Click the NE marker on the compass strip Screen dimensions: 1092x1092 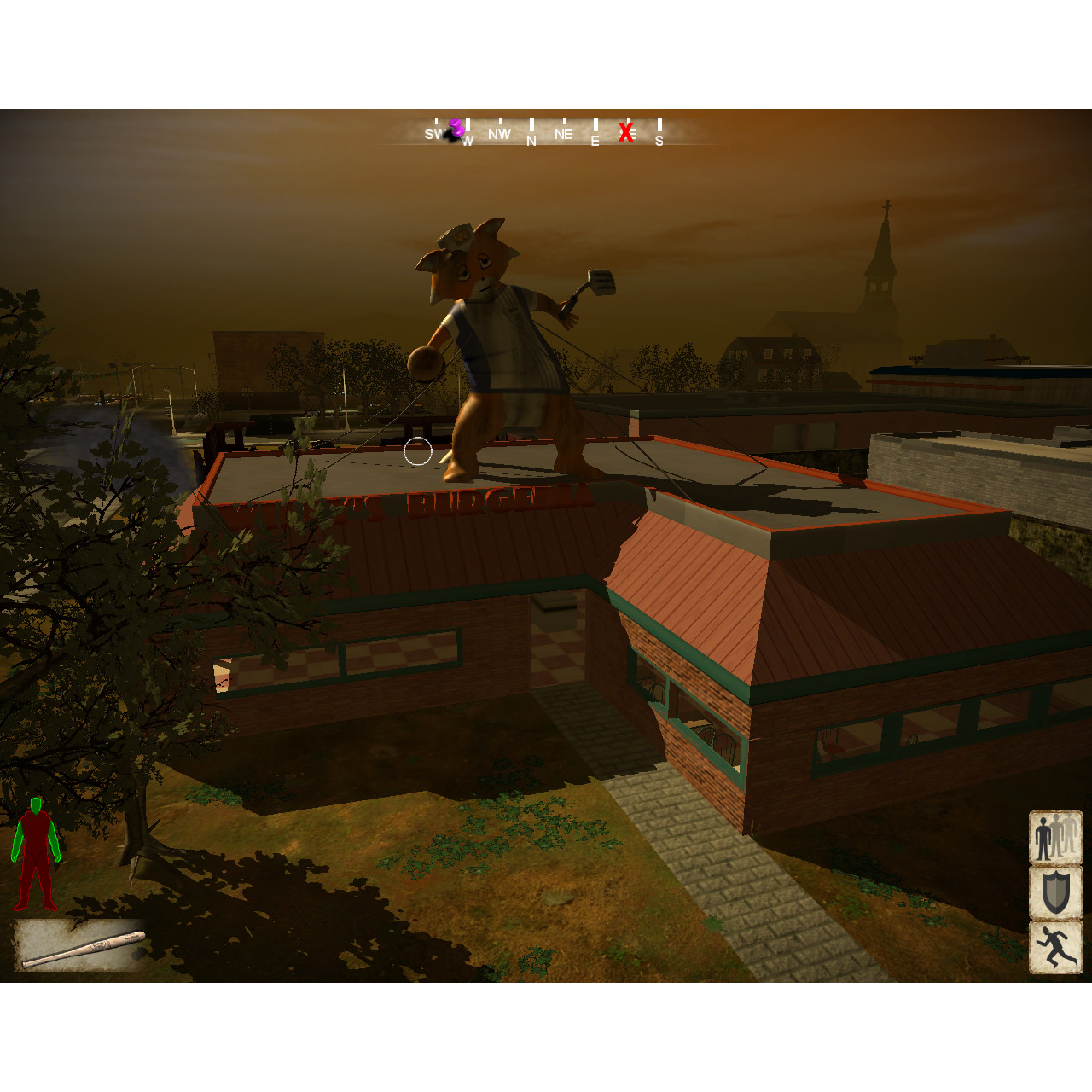[x=562, y=134]
